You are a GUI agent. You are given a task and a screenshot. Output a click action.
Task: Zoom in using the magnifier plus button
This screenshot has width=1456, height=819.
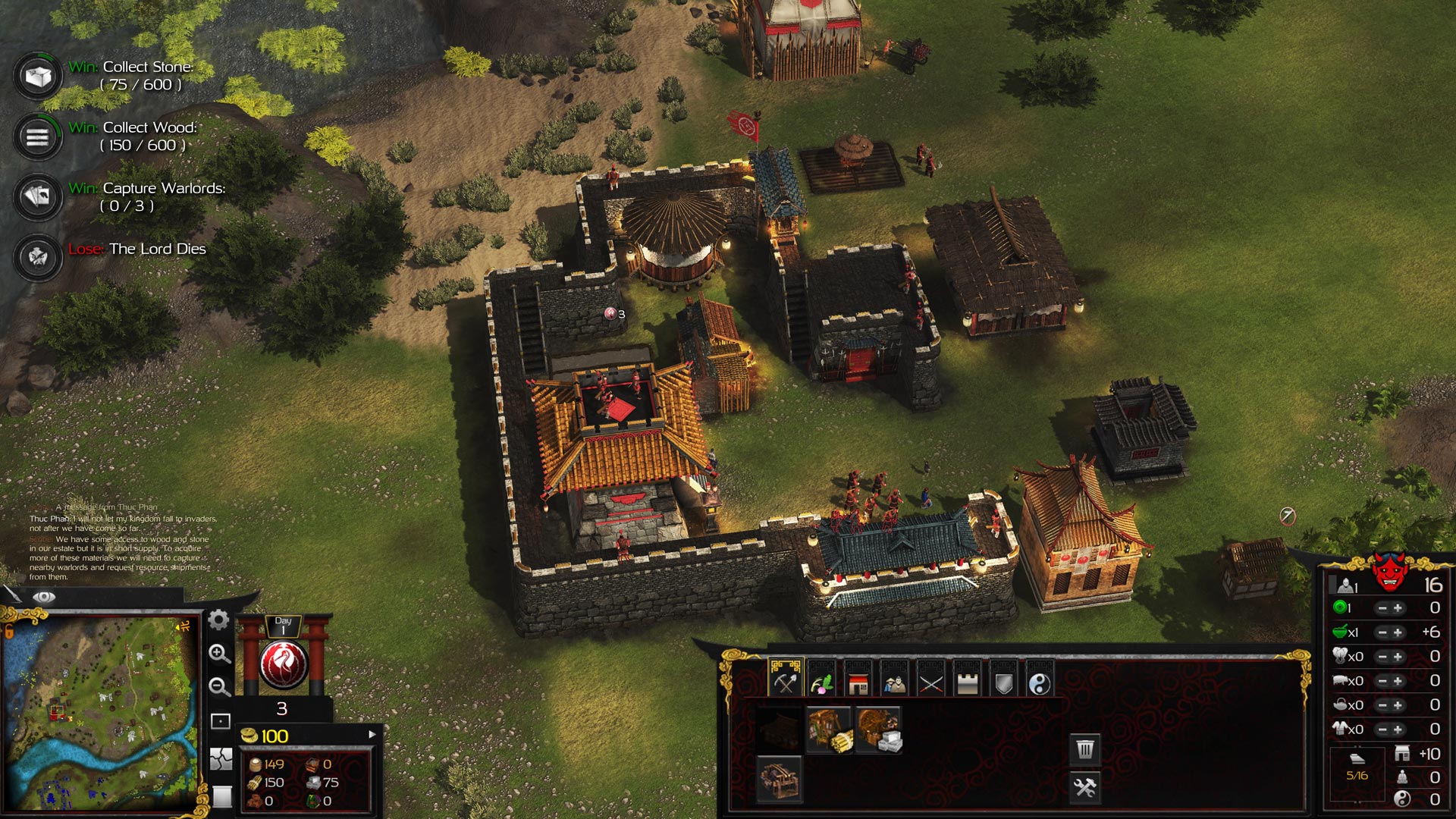[x=219, y=654]
